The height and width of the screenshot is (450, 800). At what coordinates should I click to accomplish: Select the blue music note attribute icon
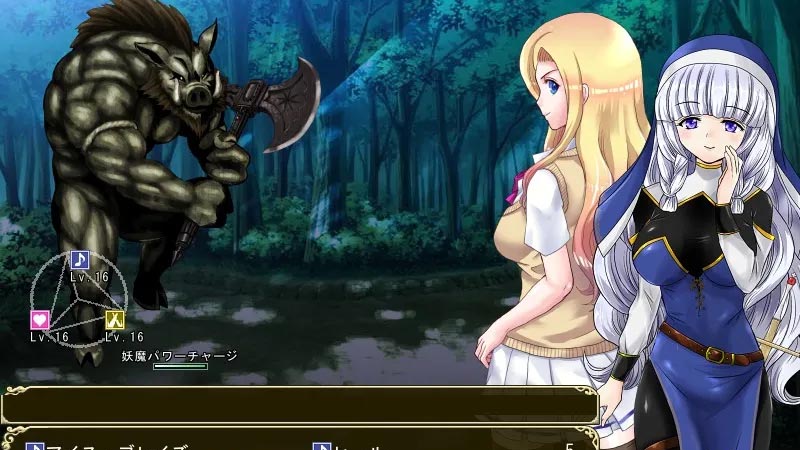point(79,260)
